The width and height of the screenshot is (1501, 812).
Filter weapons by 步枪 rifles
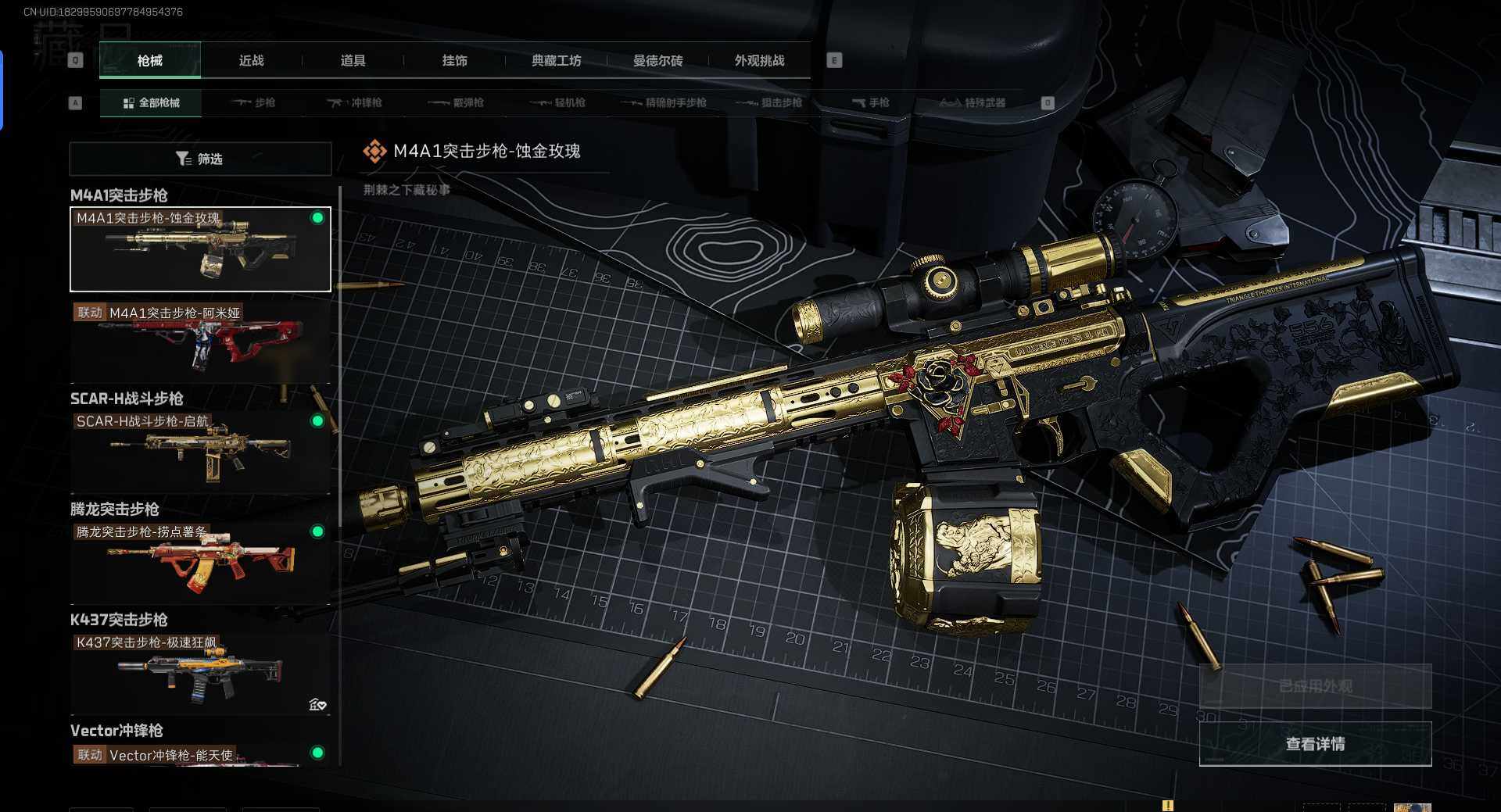tap(253, 102)
